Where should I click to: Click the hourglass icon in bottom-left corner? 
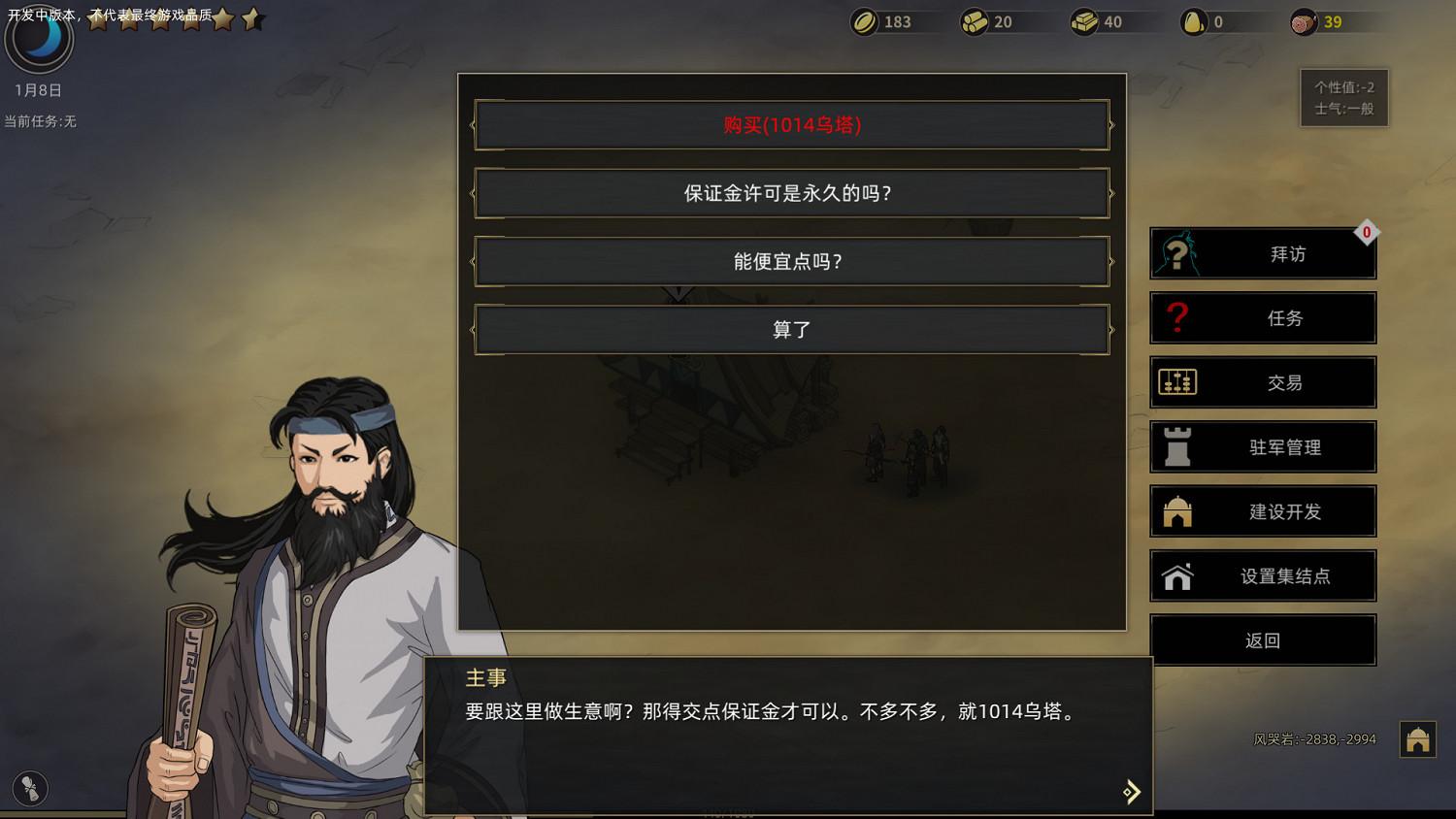tap(28, 789)
